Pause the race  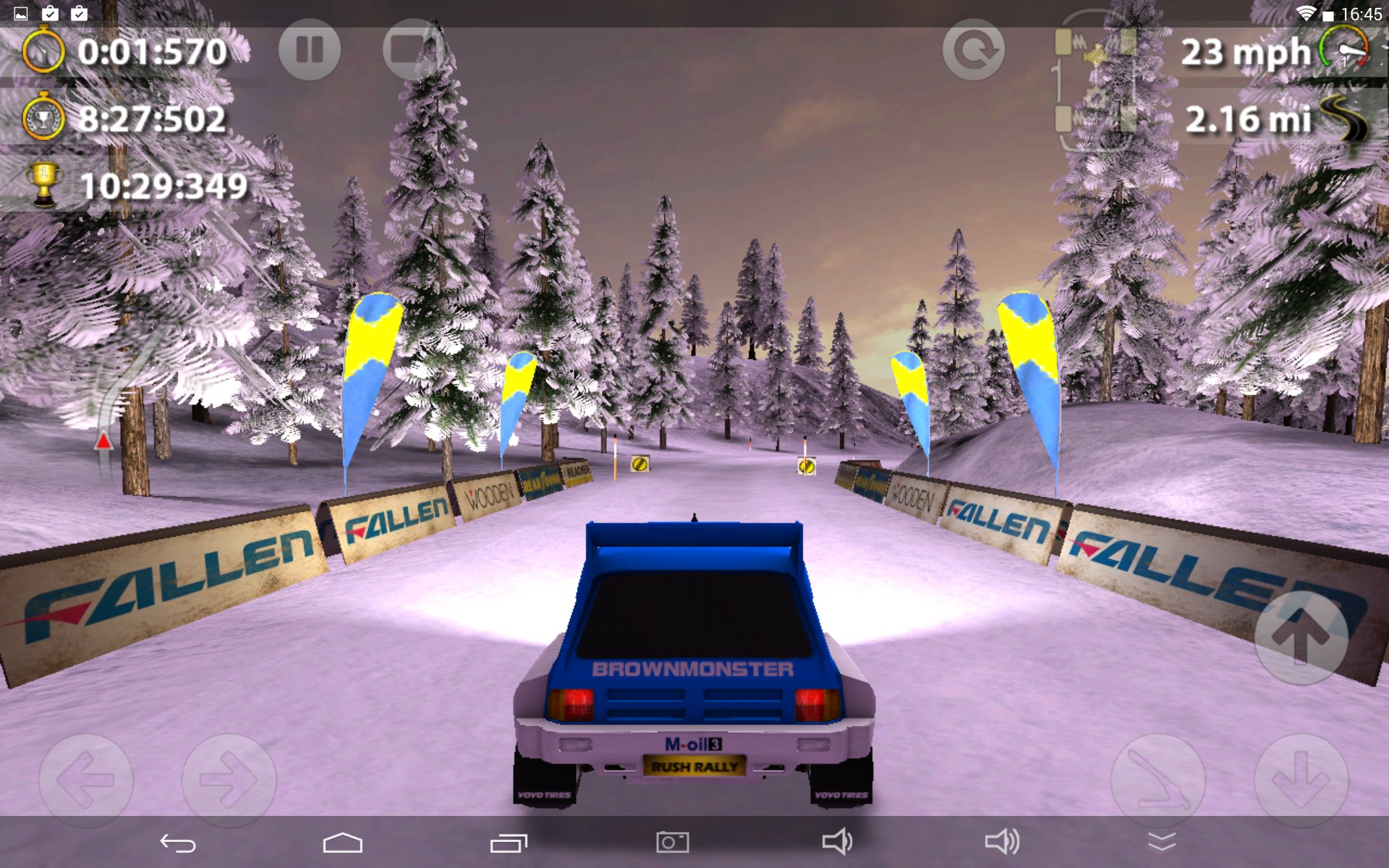pyautogui.click(x=310, y=50)
